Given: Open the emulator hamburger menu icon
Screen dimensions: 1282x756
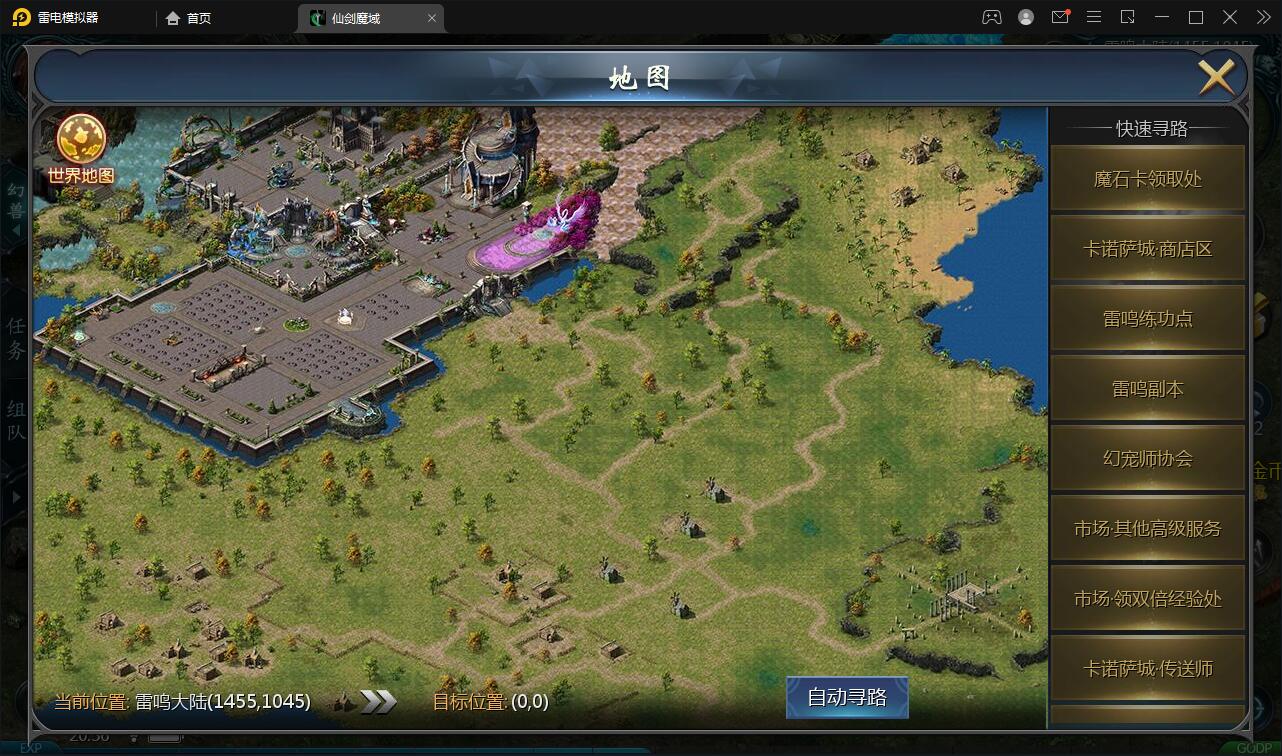Looking at the screenshot, I should [x=1094, y=17].
